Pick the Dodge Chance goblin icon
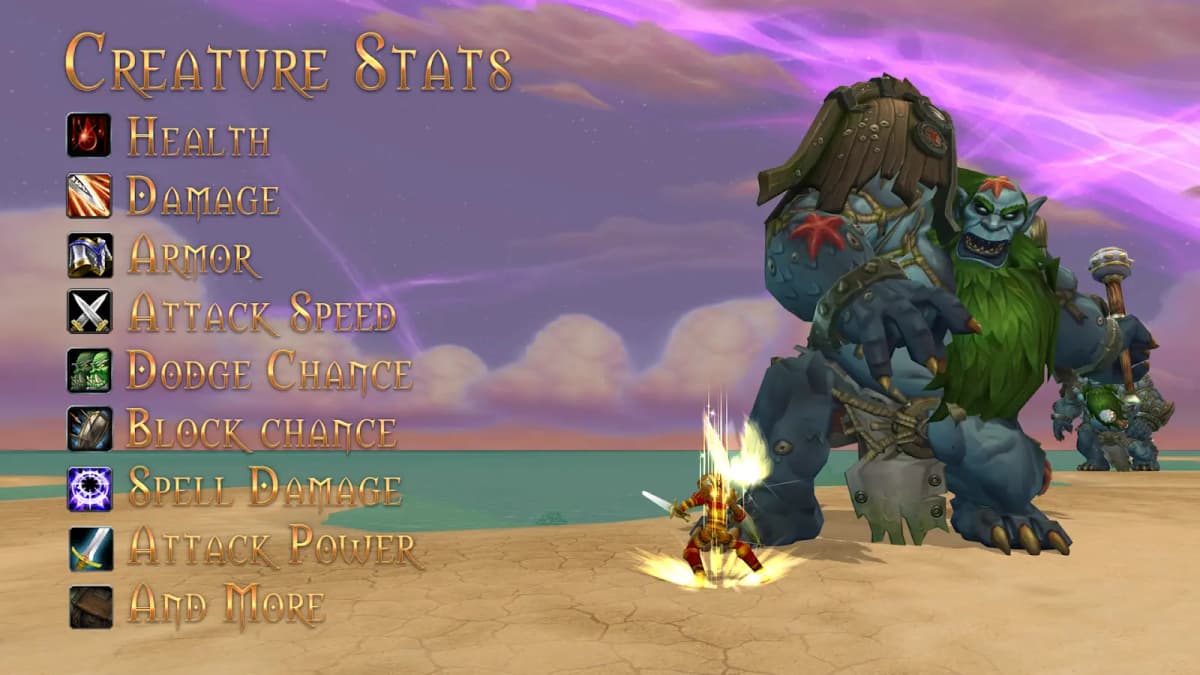1200x675 pixels. [x=89, y=371]
